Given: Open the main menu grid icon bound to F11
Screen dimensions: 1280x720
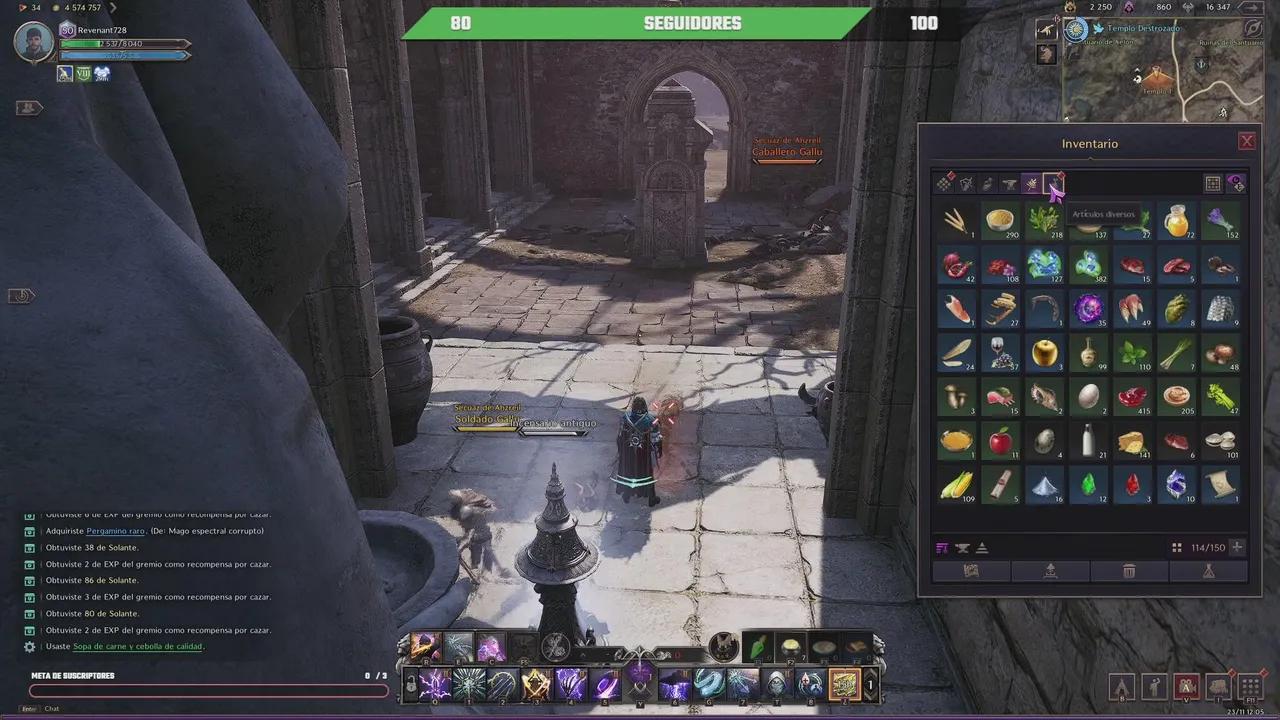Looking at the screenshot, I should tap(1249, 687).
